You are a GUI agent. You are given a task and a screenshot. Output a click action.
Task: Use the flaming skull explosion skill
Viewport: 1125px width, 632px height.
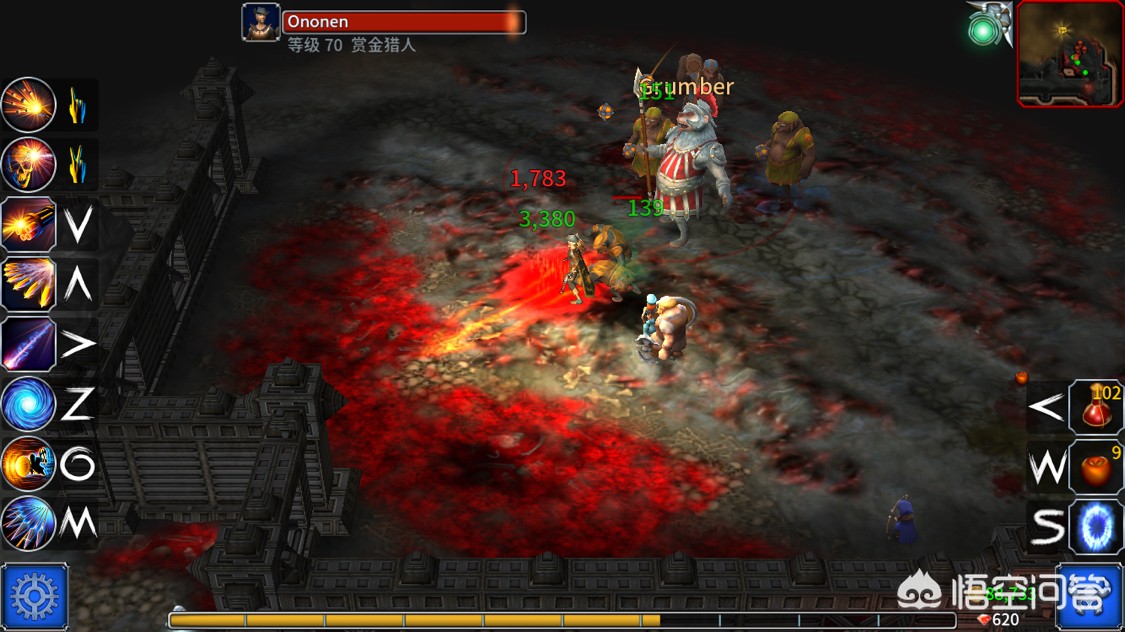click(x=28, y=165)
